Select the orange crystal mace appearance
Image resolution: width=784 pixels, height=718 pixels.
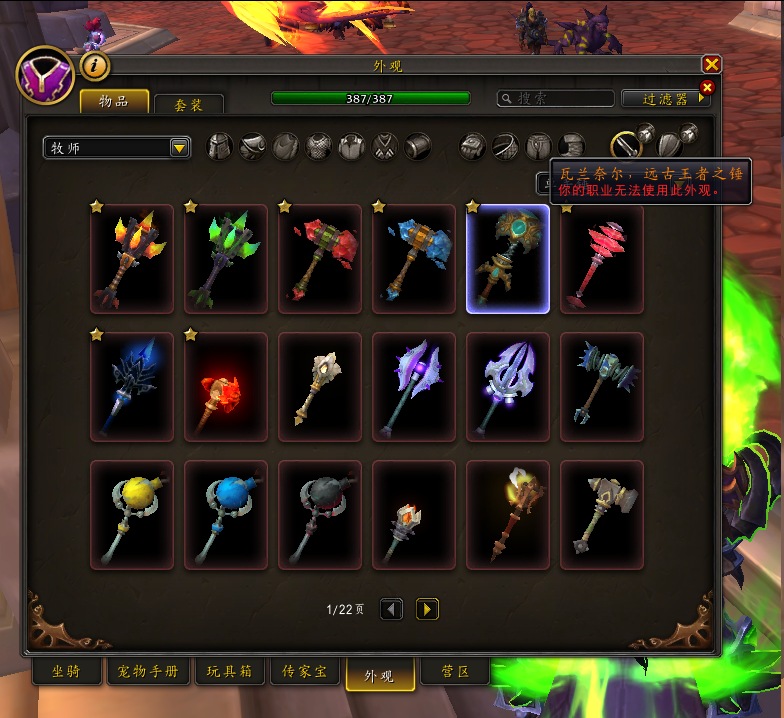[x=131, y=259]
